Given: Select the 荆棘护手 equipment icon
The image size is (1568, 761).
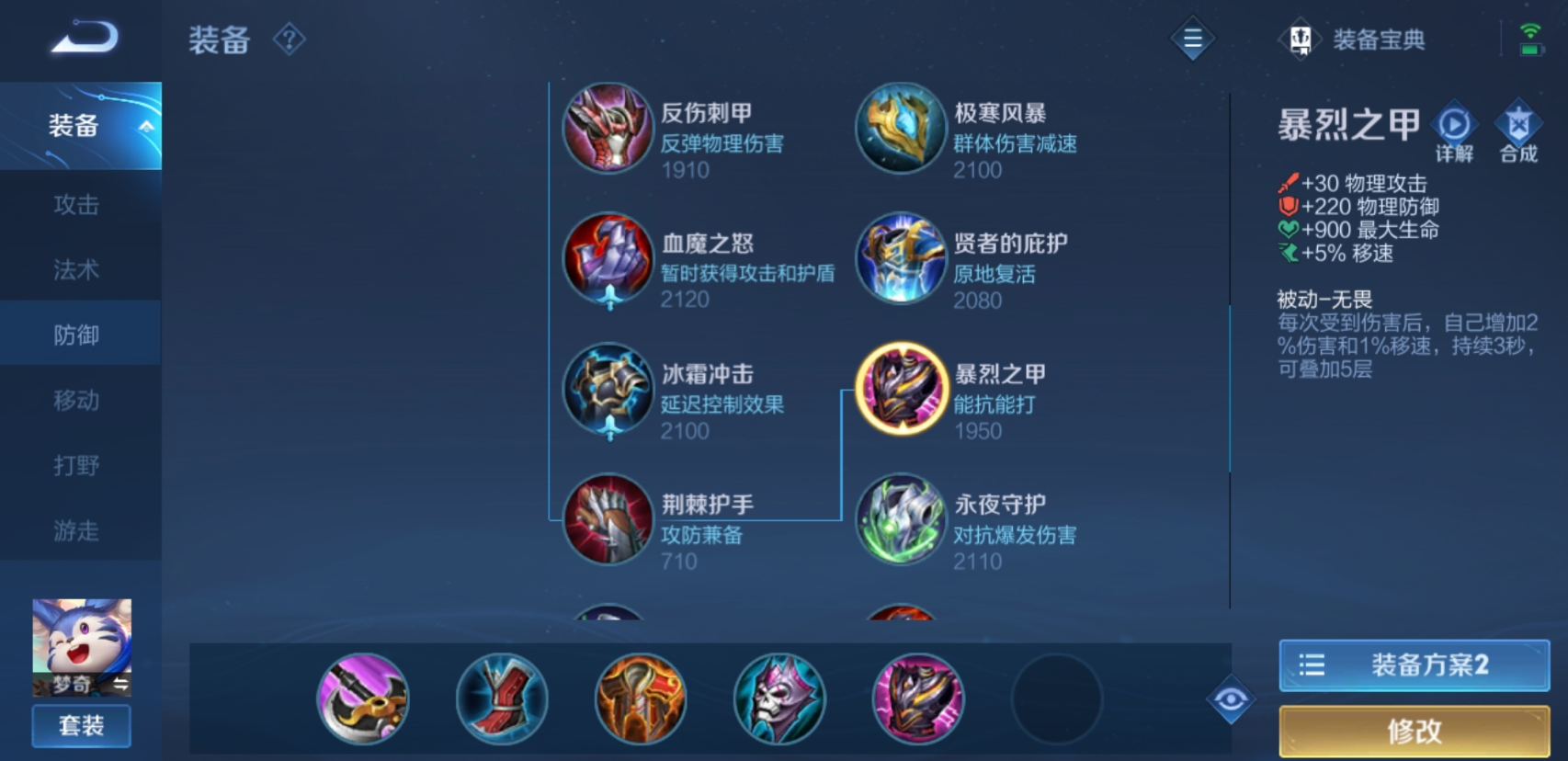Looking at the screenshot, I should 607,520.
